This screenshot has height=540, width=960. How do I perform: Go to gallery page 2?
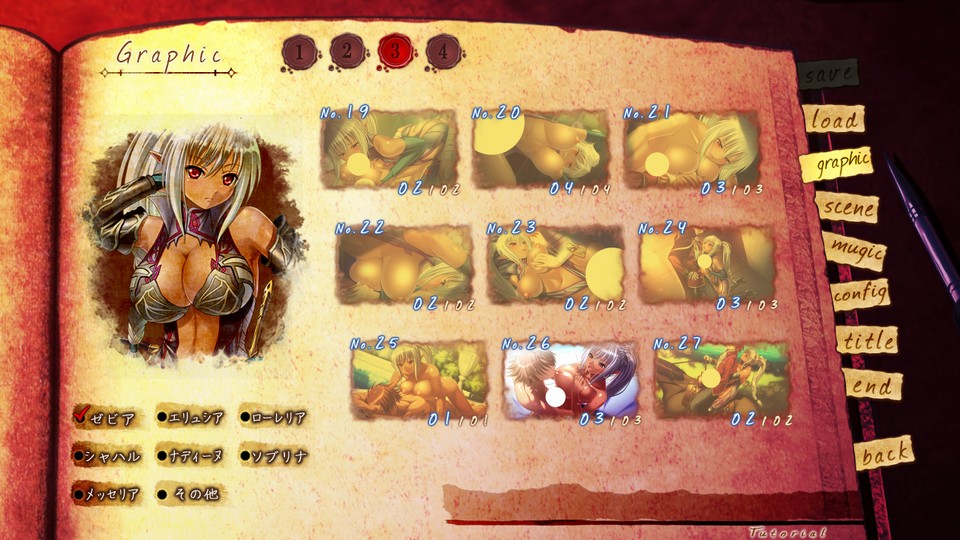point(346,51)
